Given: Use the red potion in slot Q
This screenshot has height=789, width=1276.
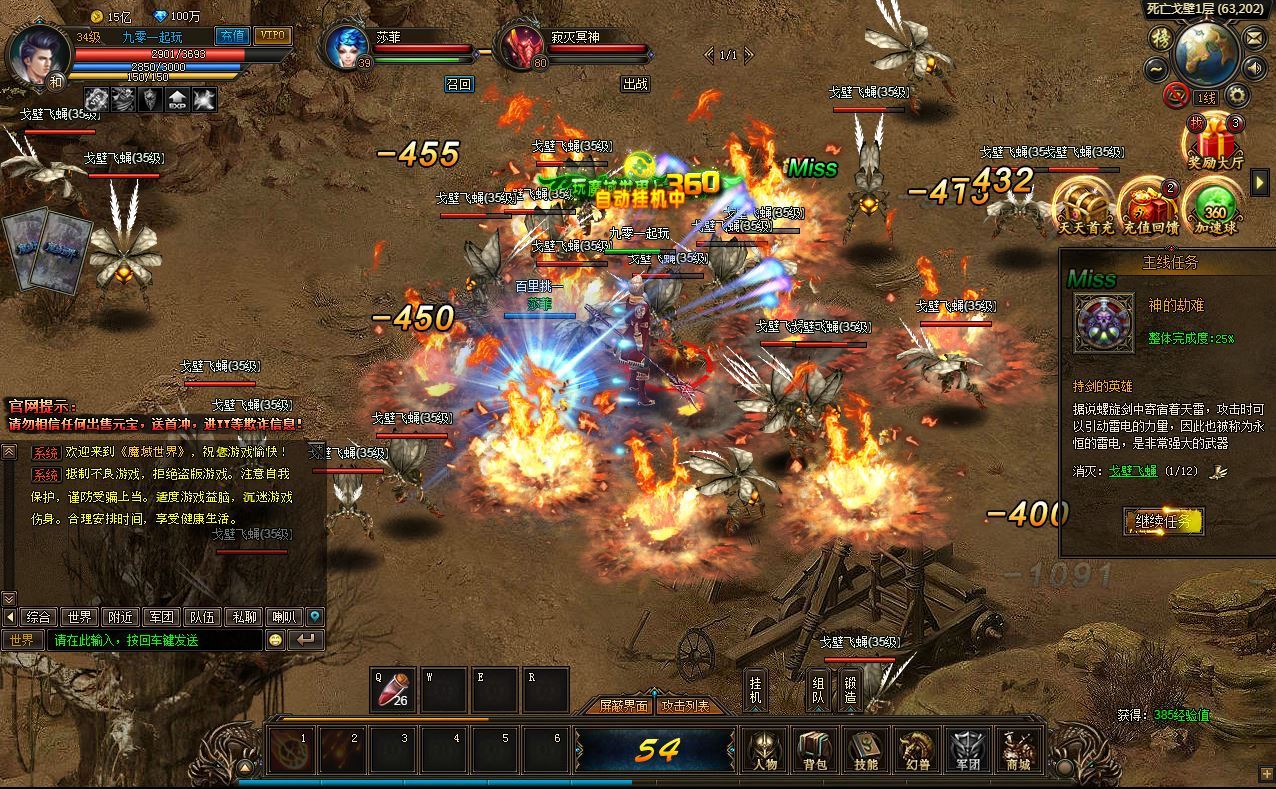Looking at the screenshot, I should pos(393,690).
